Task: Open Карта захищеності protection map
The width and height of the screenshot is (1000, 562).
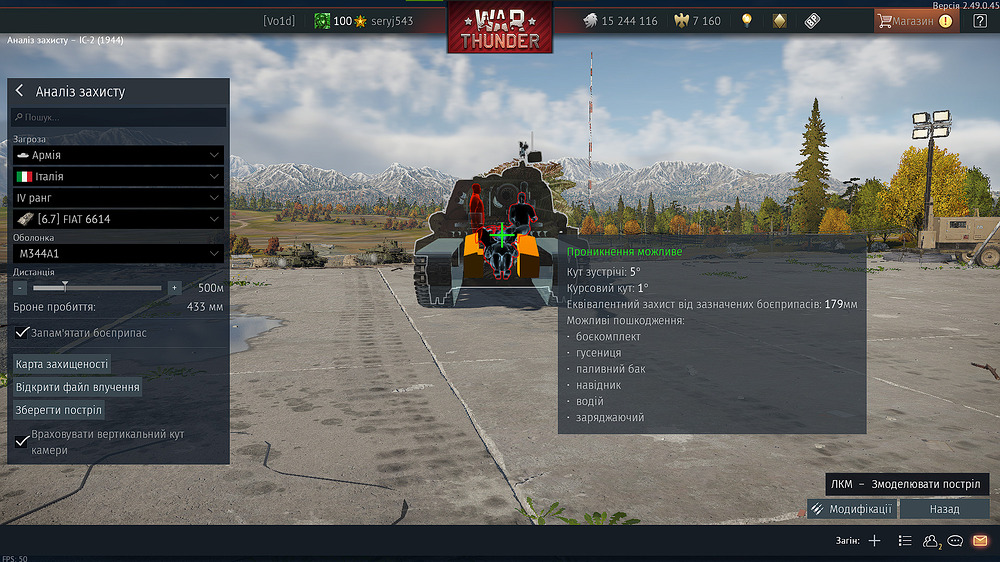Action: pos(62,364)
